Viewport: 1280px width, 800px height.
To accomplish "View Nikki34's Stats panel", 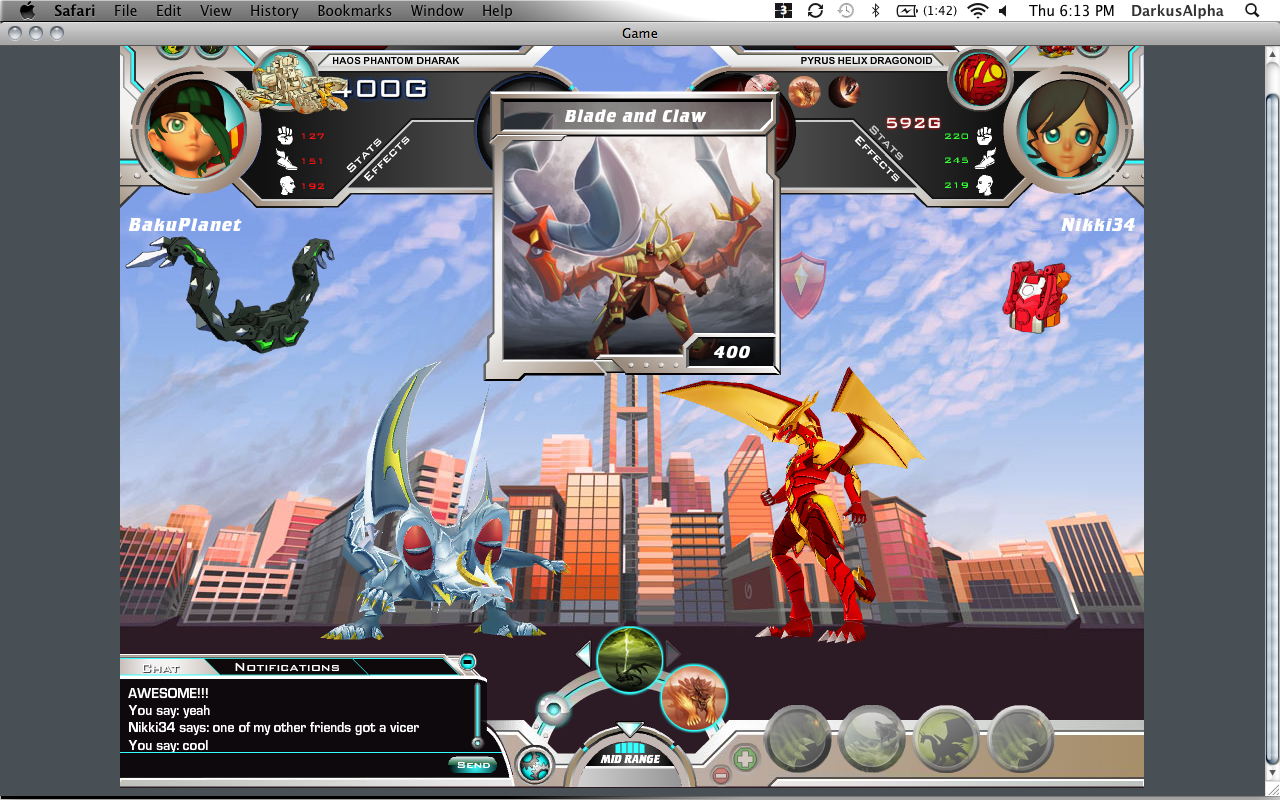I will click(x=886, y=142).
